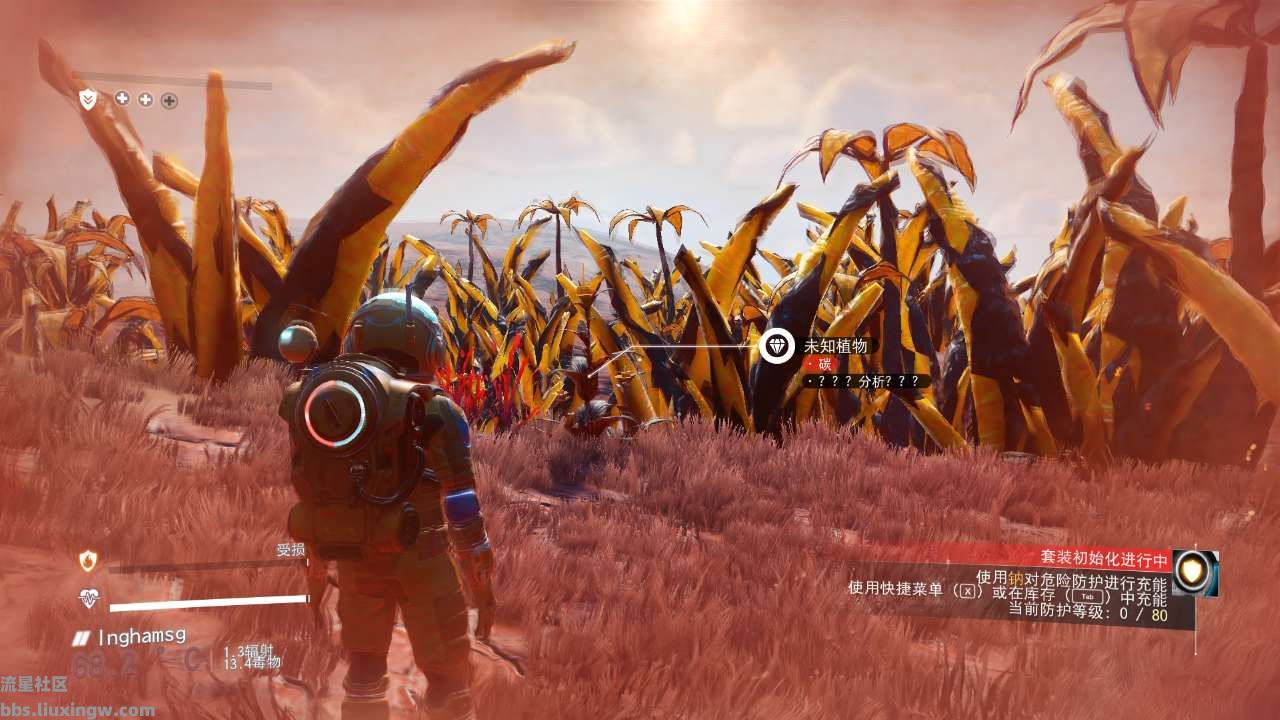Select the hazard protection flame shield icon
Viewport: 1280px width, 720px height.
point(89,561)
